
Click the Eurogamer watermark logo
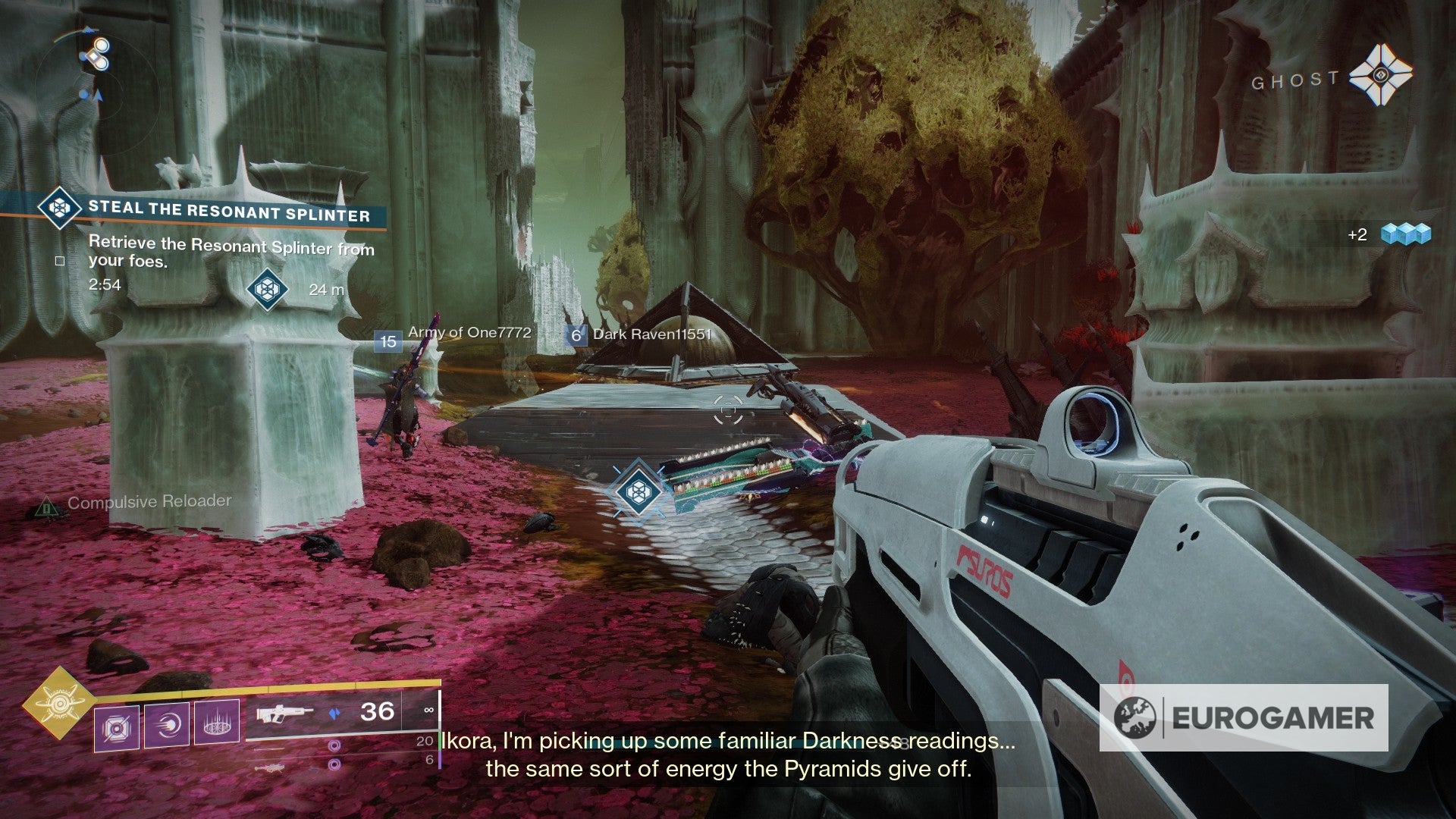click(x=1244, y=717)
